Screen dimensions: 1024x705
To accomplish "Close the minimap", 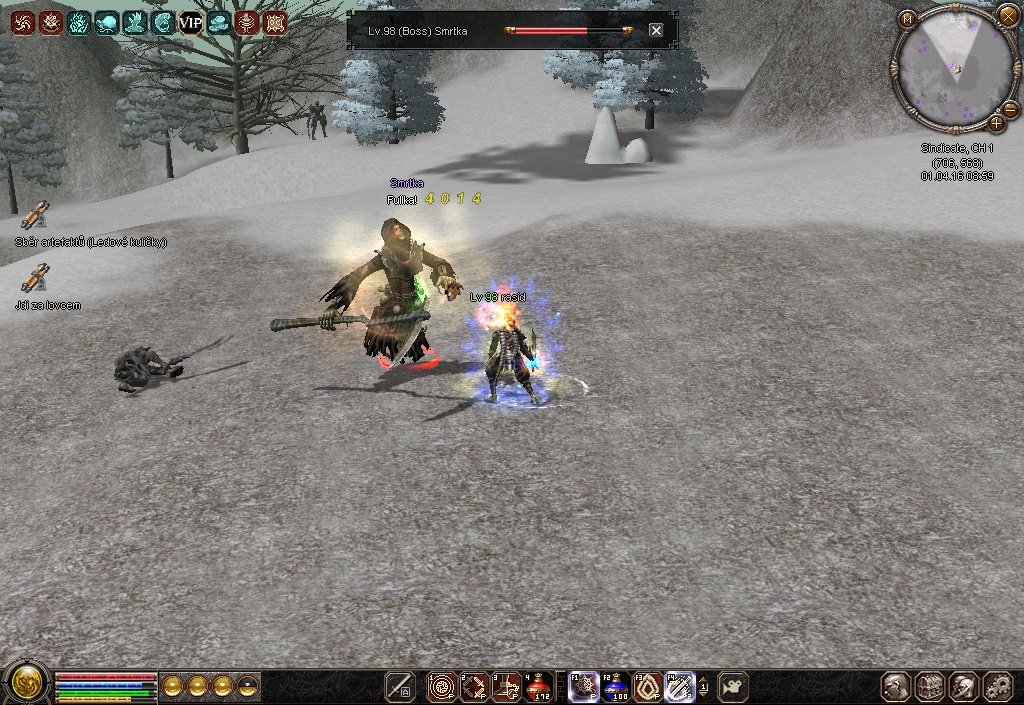I will coord(1007,15).
